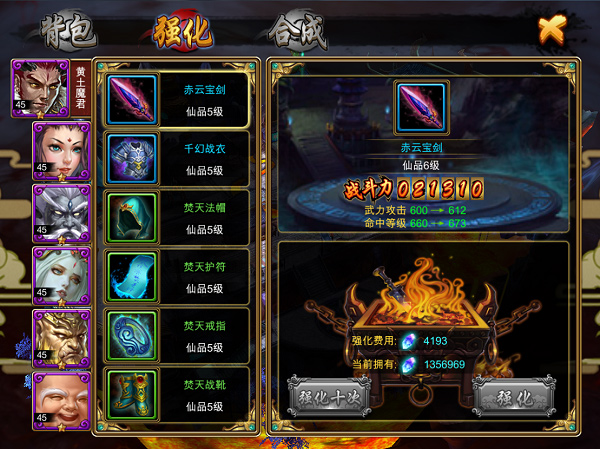
Task: Select 赤云宝剑 in the equipment list
Action: pos(179,99)
